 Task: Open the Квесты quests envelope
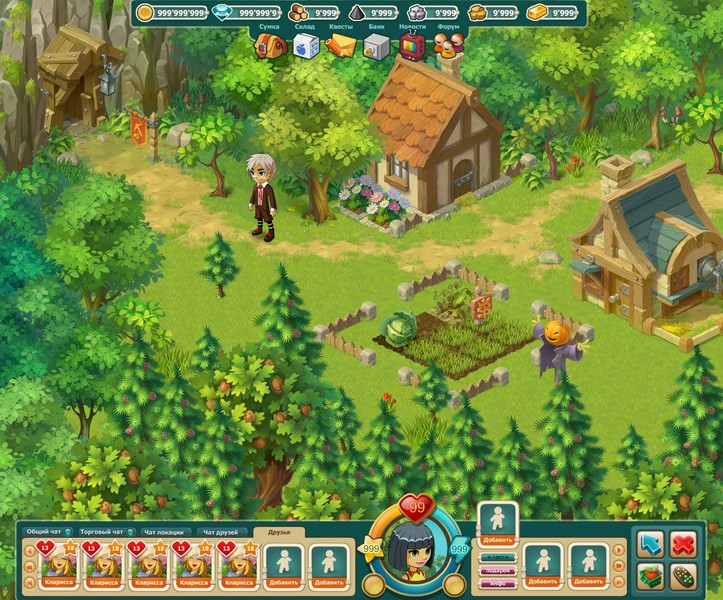pos(341,46)
